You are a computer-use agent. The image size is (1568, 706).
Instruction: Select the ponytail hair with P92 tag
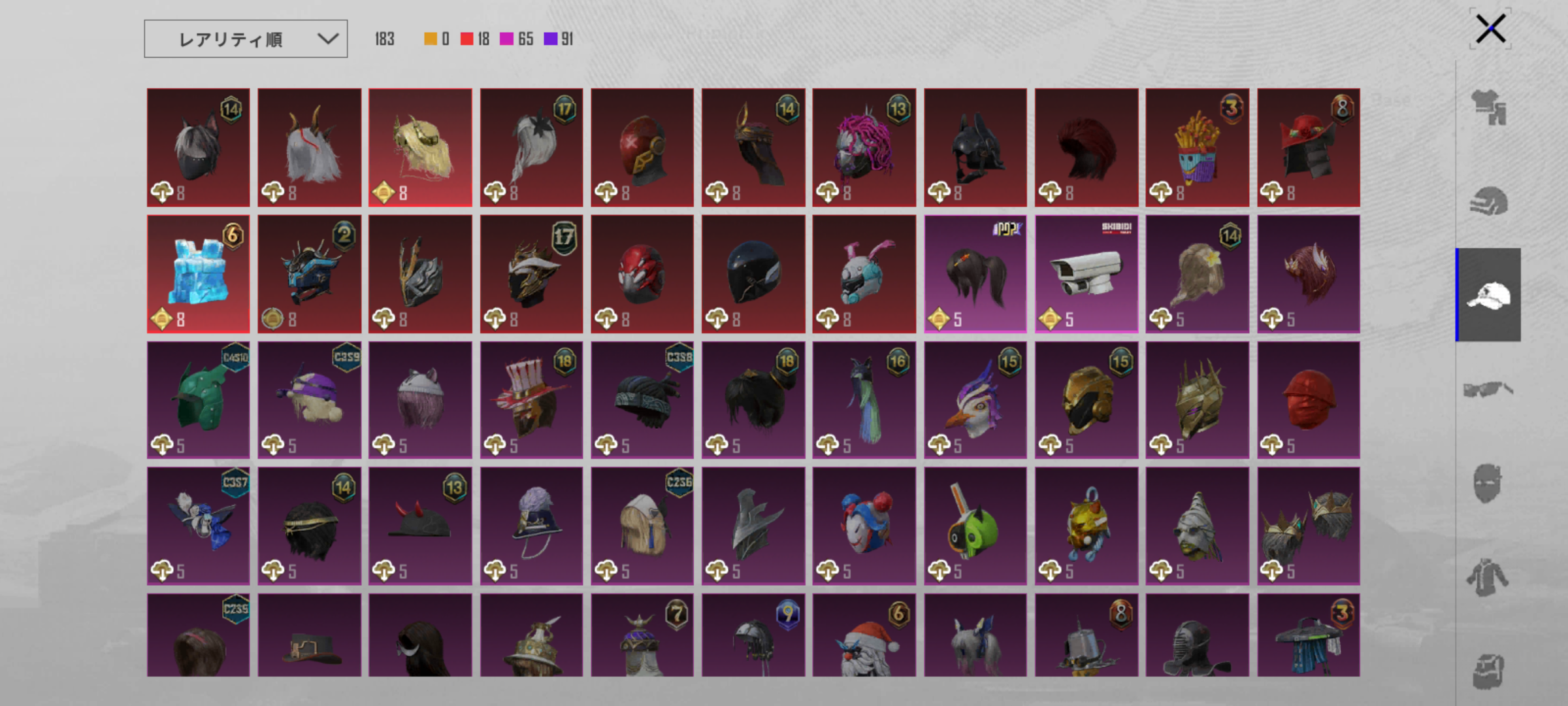975,274
